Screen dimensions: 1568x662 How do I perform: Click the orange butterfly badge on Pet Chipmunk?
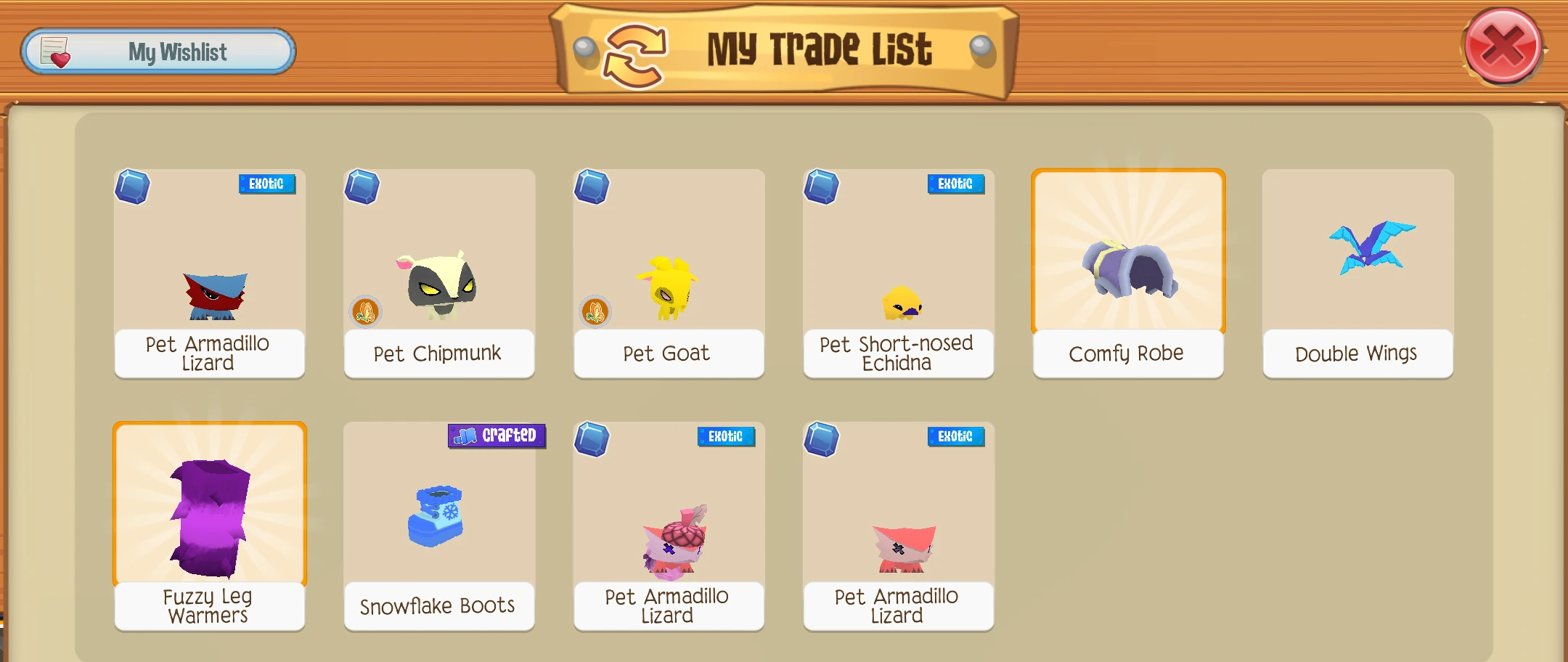[x=367, y=311]
